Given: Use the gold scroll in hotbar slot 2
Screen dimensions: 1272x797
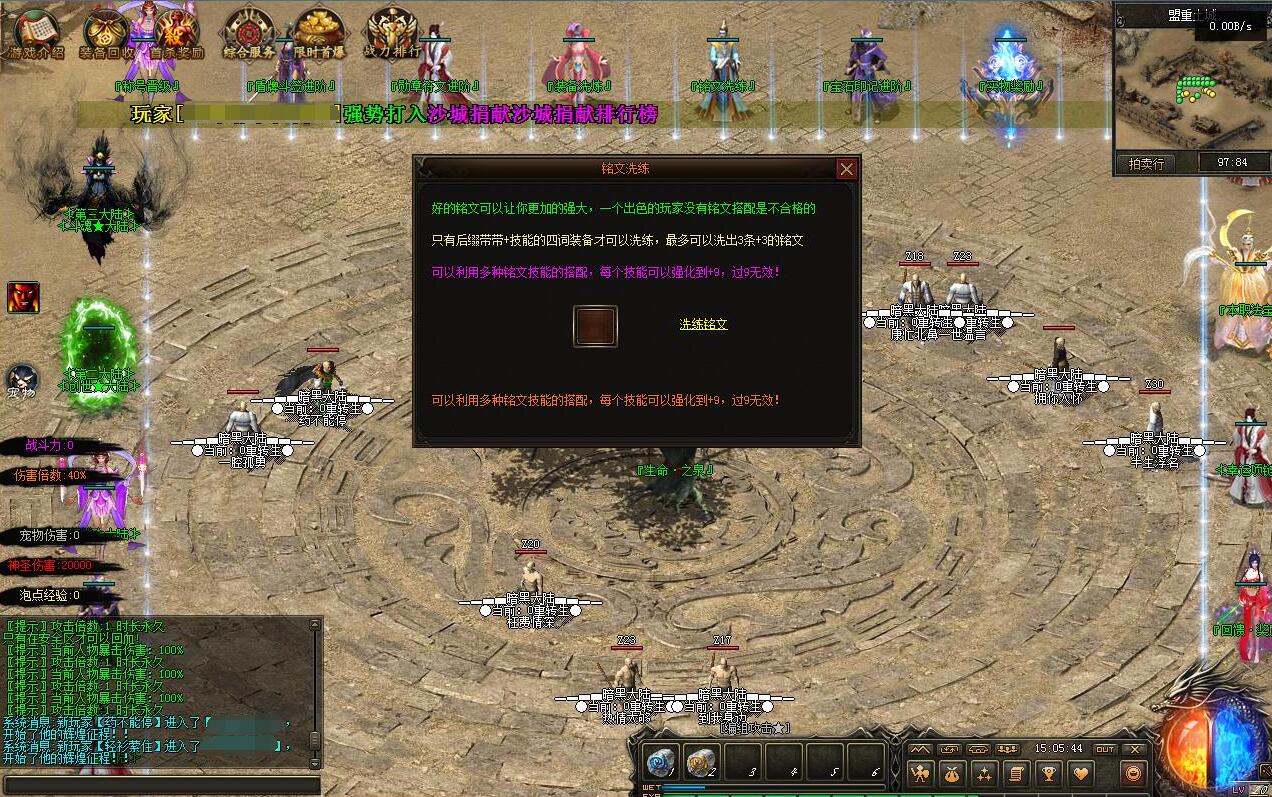Looking at the screenshot, I should pyautogui.click(x=702, y=762).
